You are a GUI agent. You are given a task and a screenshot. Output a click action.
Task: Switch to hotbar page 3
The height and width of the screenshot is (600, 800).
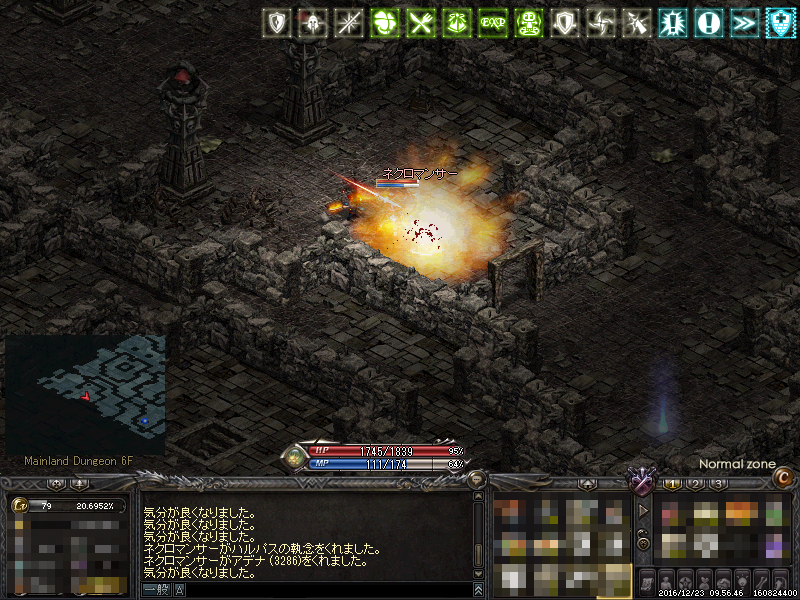tap(718, 484)
